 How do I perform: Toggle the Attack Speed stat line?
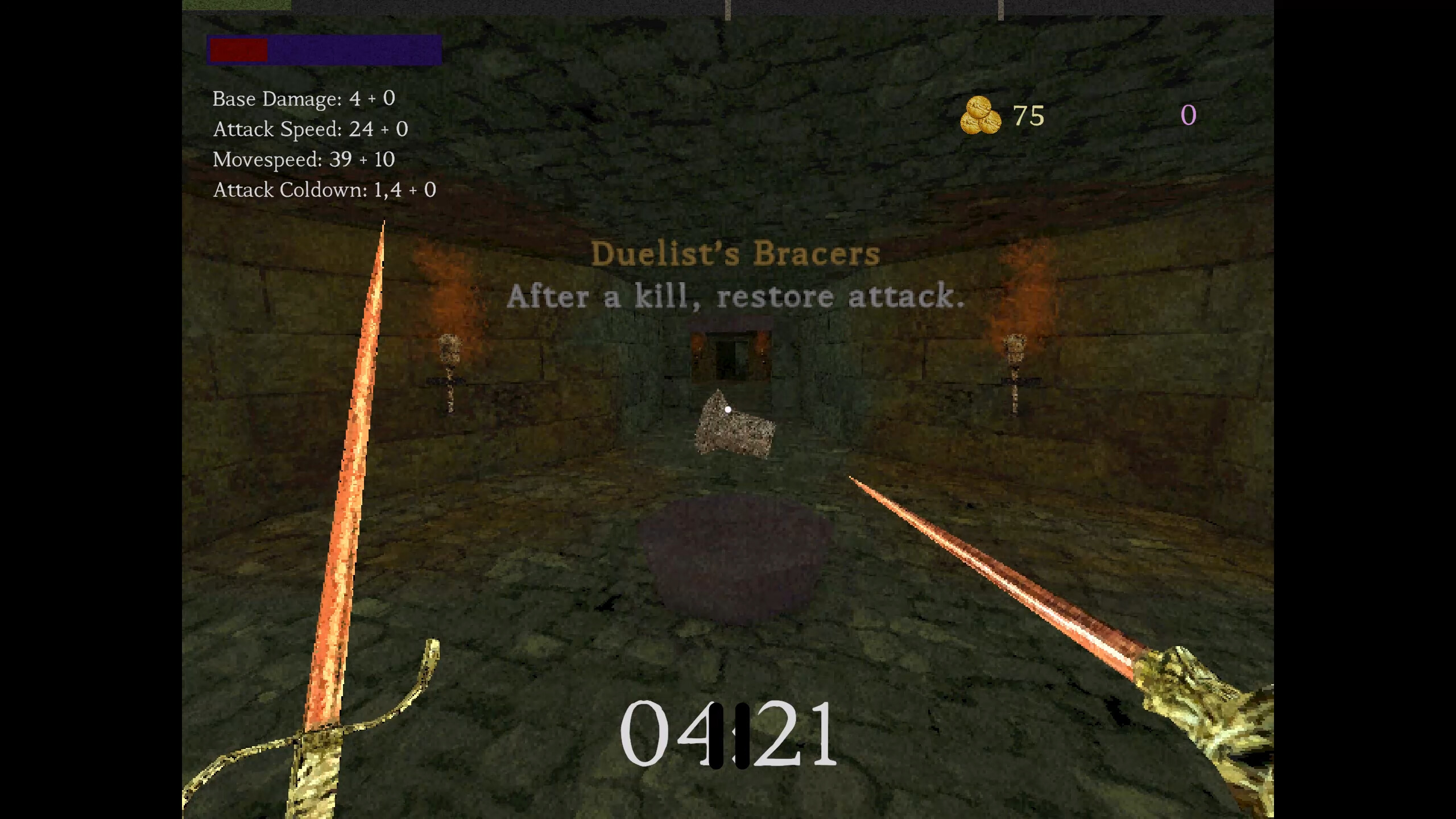click(311, 129)
